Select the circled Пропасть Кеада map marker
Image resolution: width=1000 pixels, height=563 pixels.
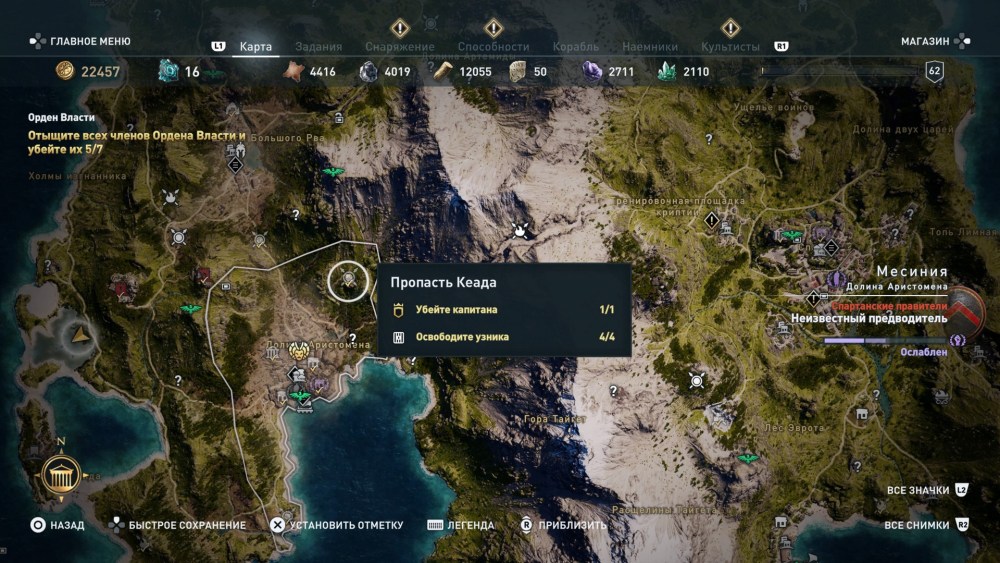coord(348,280)
